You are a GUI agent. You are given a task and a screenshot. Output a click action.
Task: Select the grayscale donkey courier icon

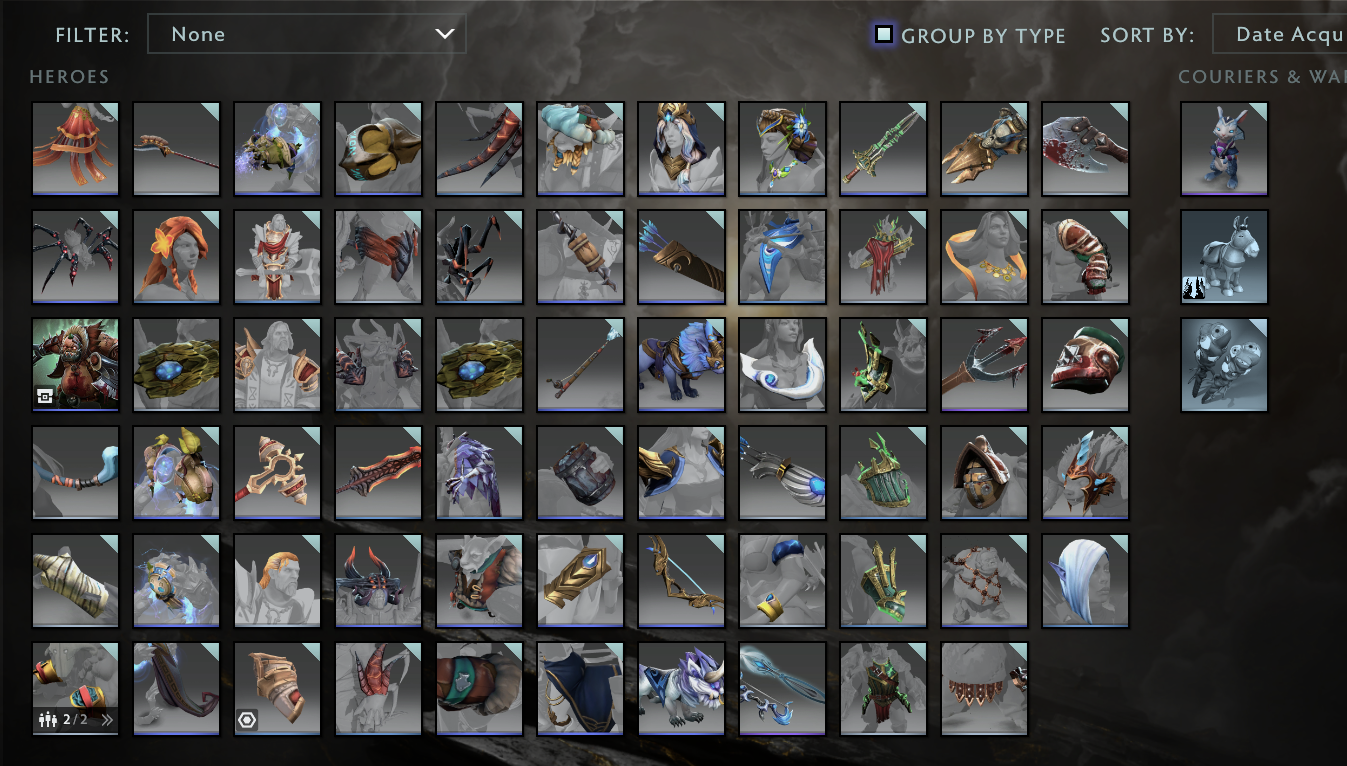pos(1224,256)
